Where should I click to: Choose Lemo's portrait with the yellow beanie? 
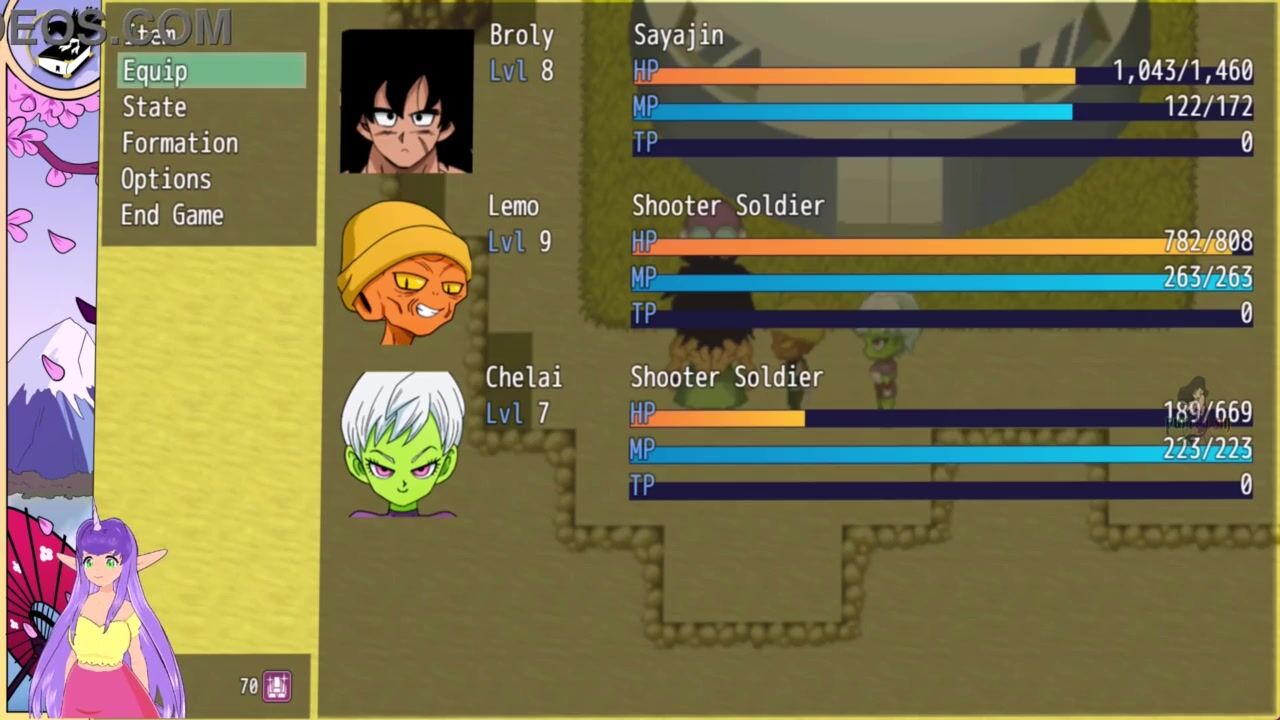[x=405, y=272]
